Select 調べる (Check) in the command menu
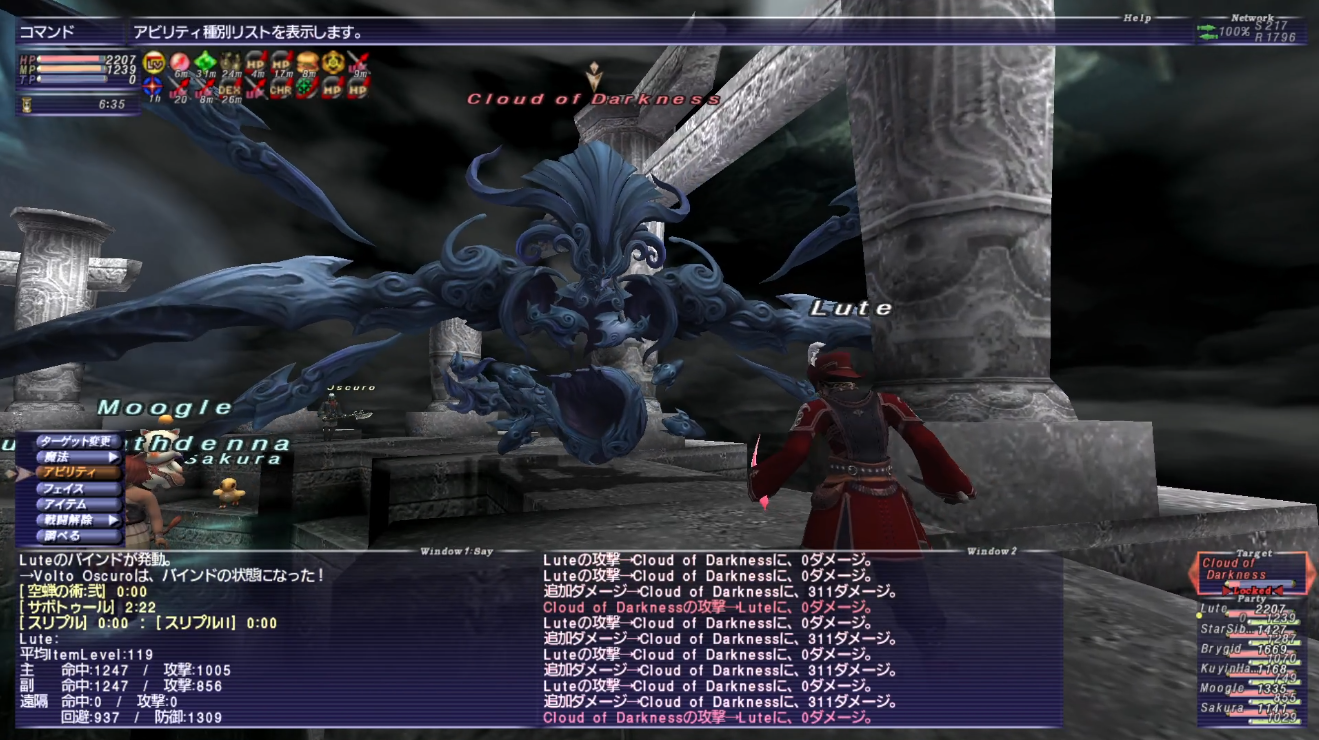 pyautogui.click(x=76, y=536)
